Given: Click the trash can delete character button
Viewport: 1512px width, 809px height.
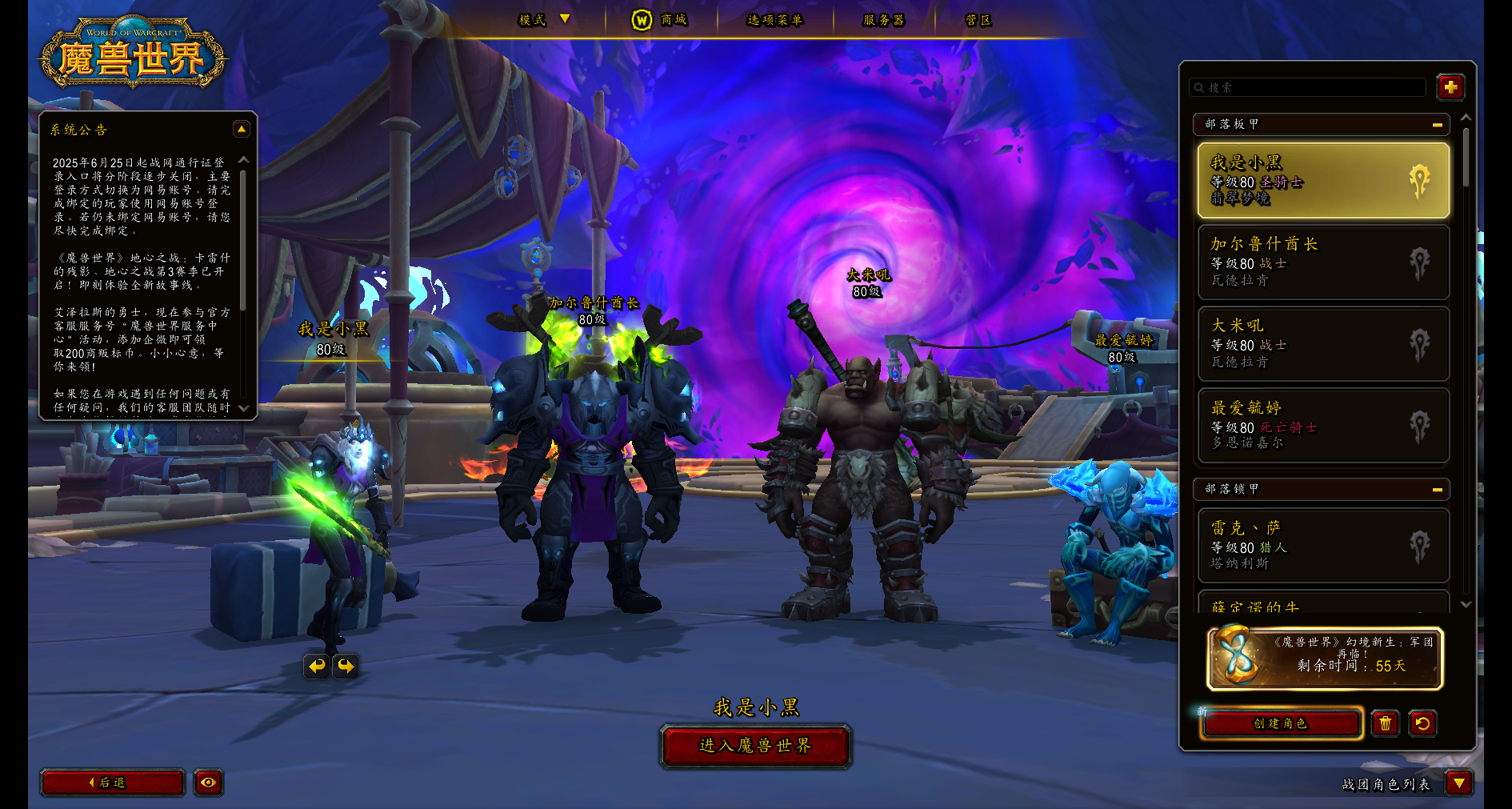Looking at the screenshot, I should (x=1385, y=723).
